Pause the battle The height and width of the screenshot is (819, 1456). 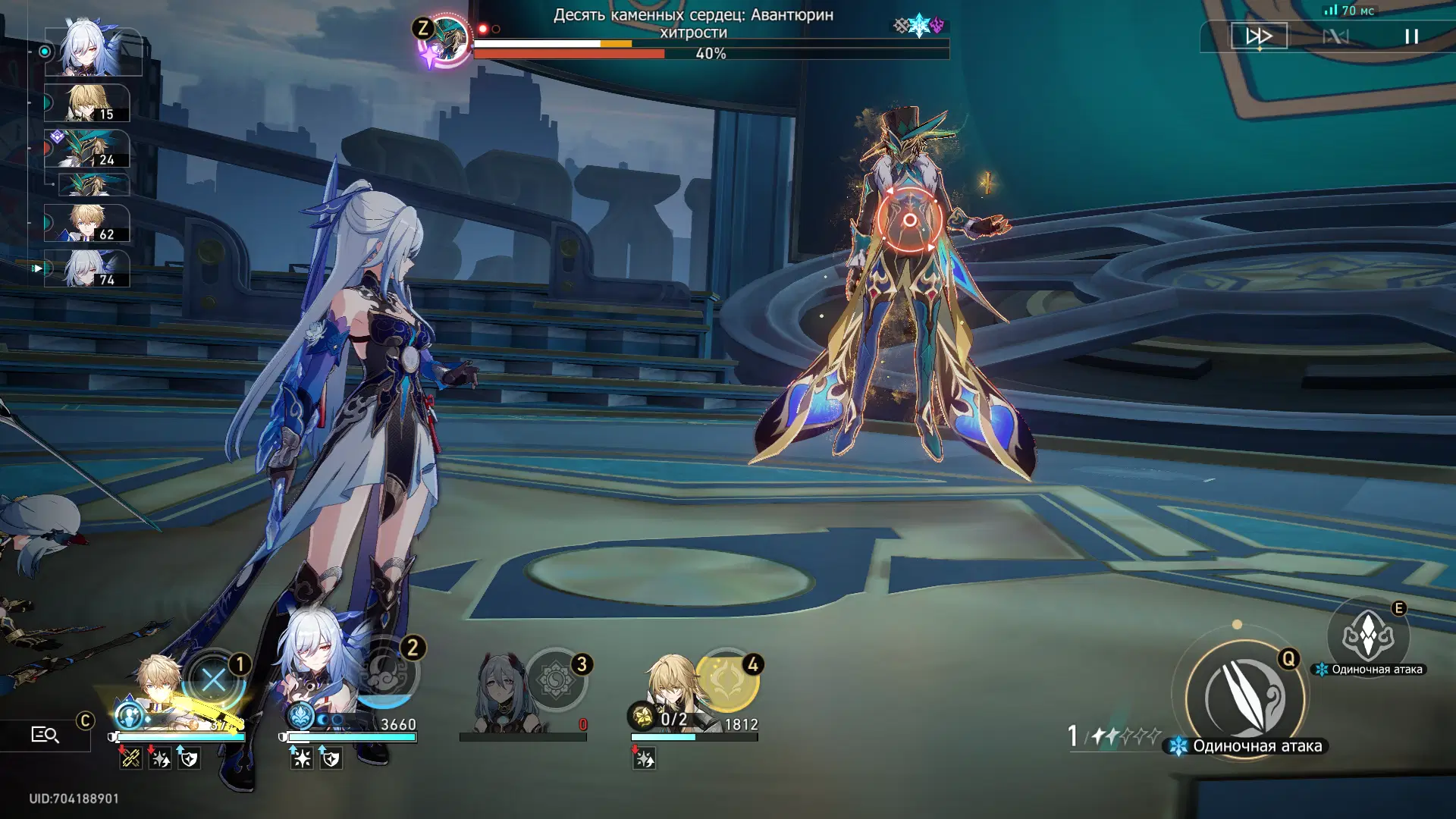pos(1411,36)
